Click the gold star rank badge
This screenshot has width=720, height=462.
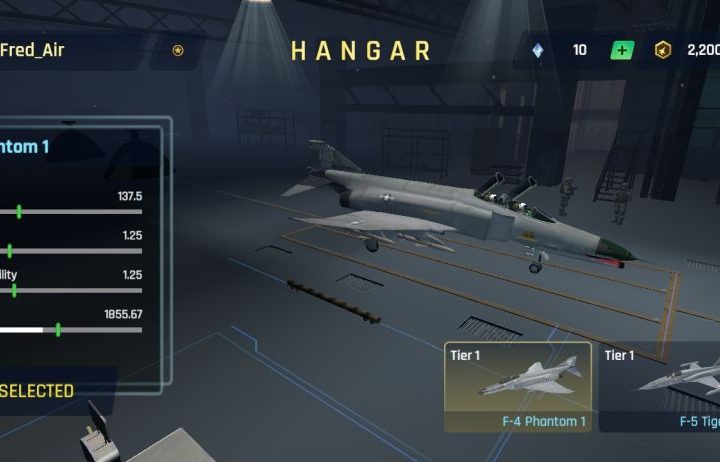(178, 50)
